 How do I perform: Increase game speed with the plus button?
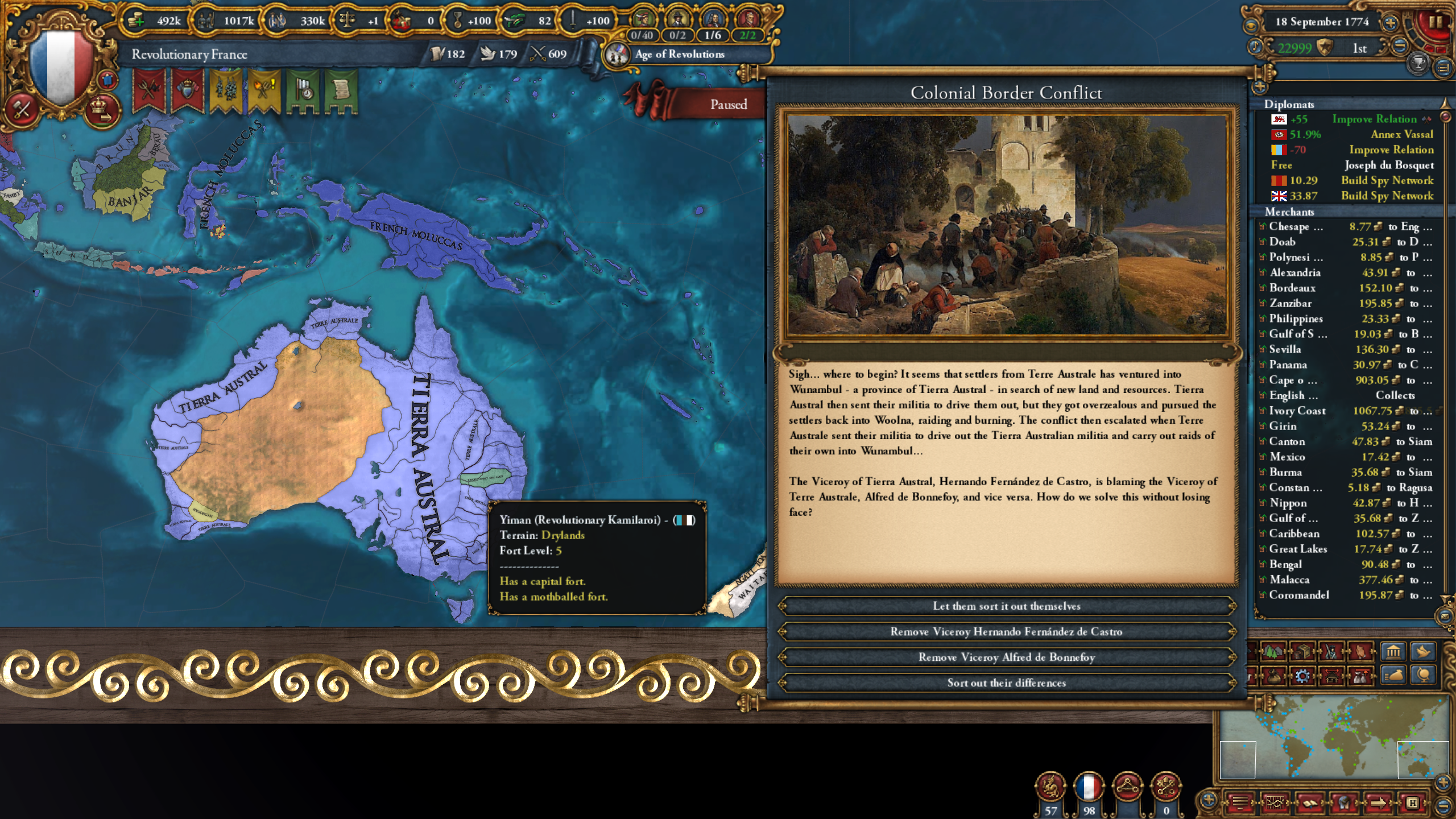[1390, 23]
